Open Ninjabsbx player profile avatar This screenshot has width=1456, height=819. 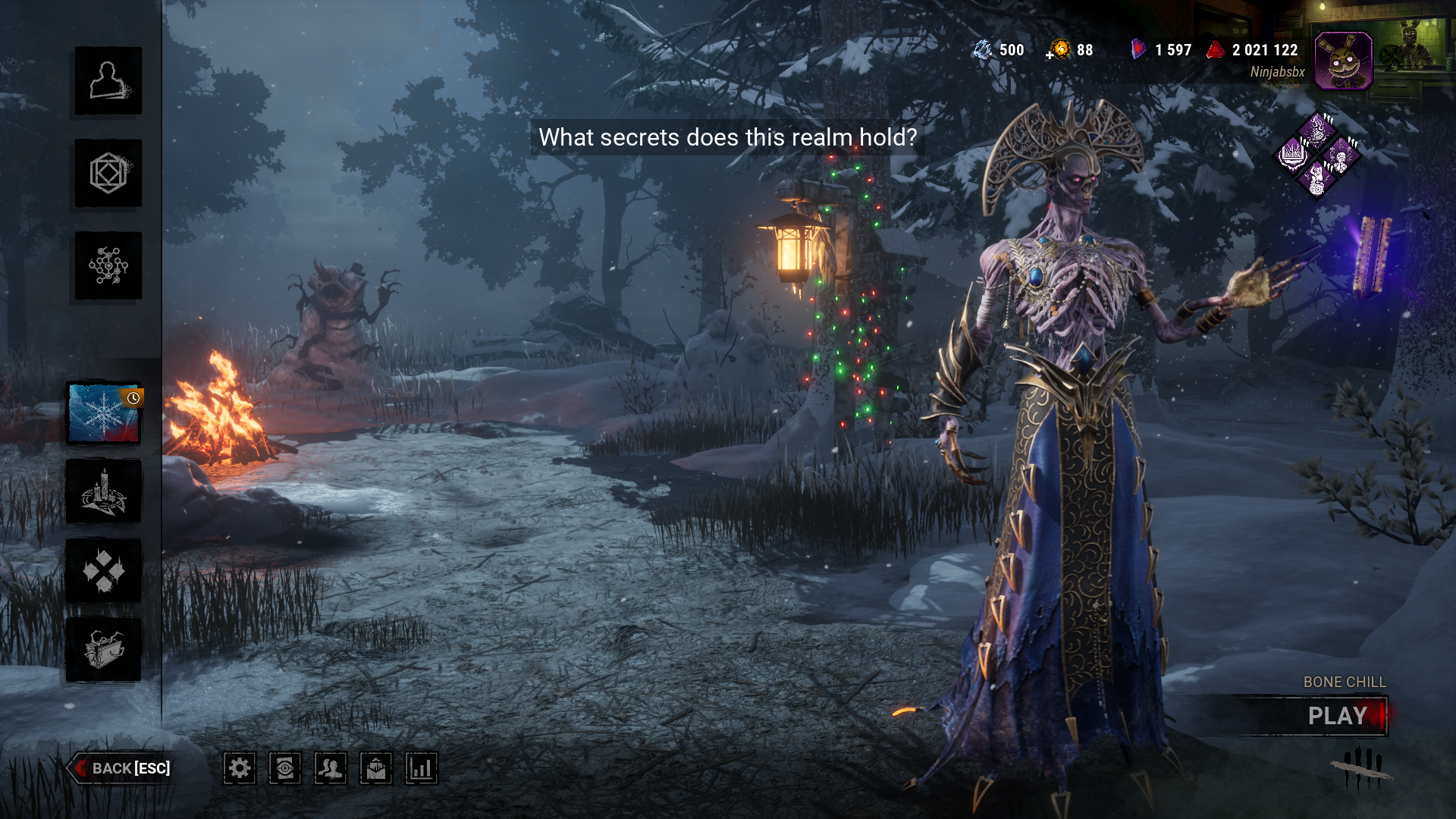(x=1343, y=61)
